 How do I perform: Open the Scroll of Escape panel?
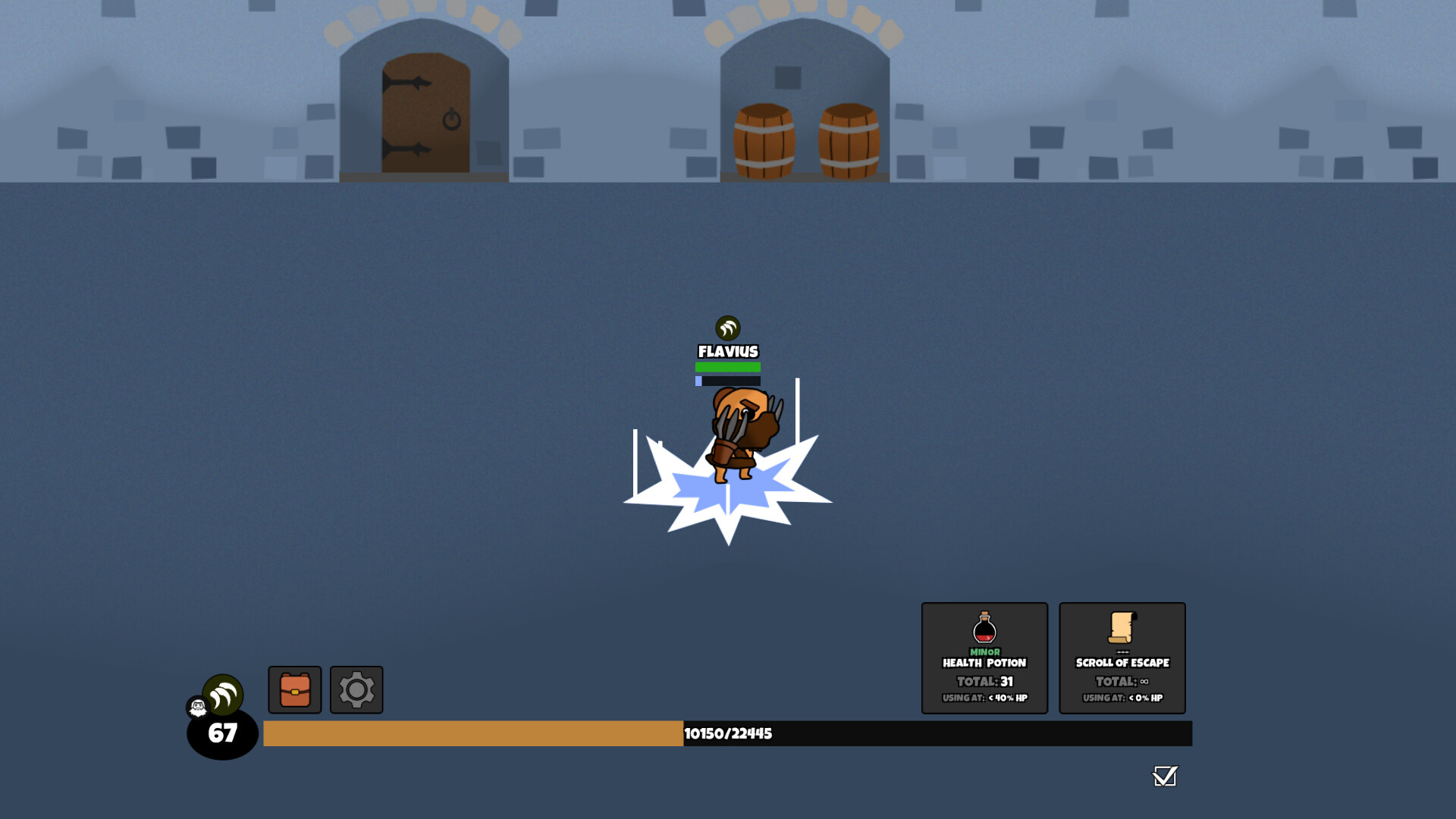click(x=1122, y=657)
